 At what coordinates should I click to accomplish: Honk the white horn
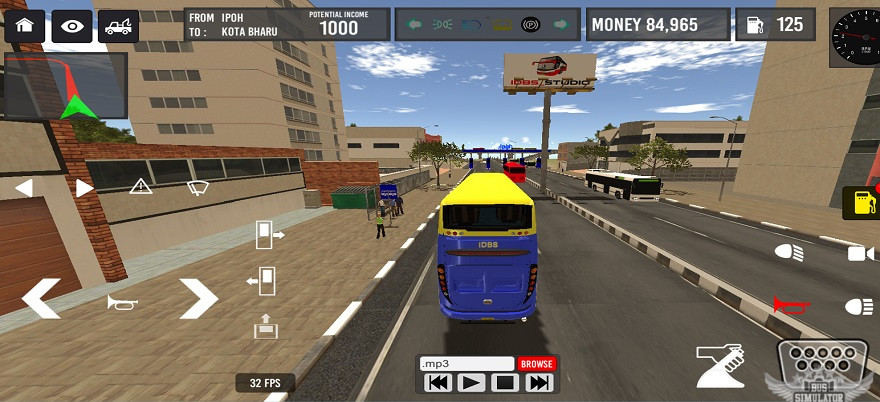click(122, 302)
